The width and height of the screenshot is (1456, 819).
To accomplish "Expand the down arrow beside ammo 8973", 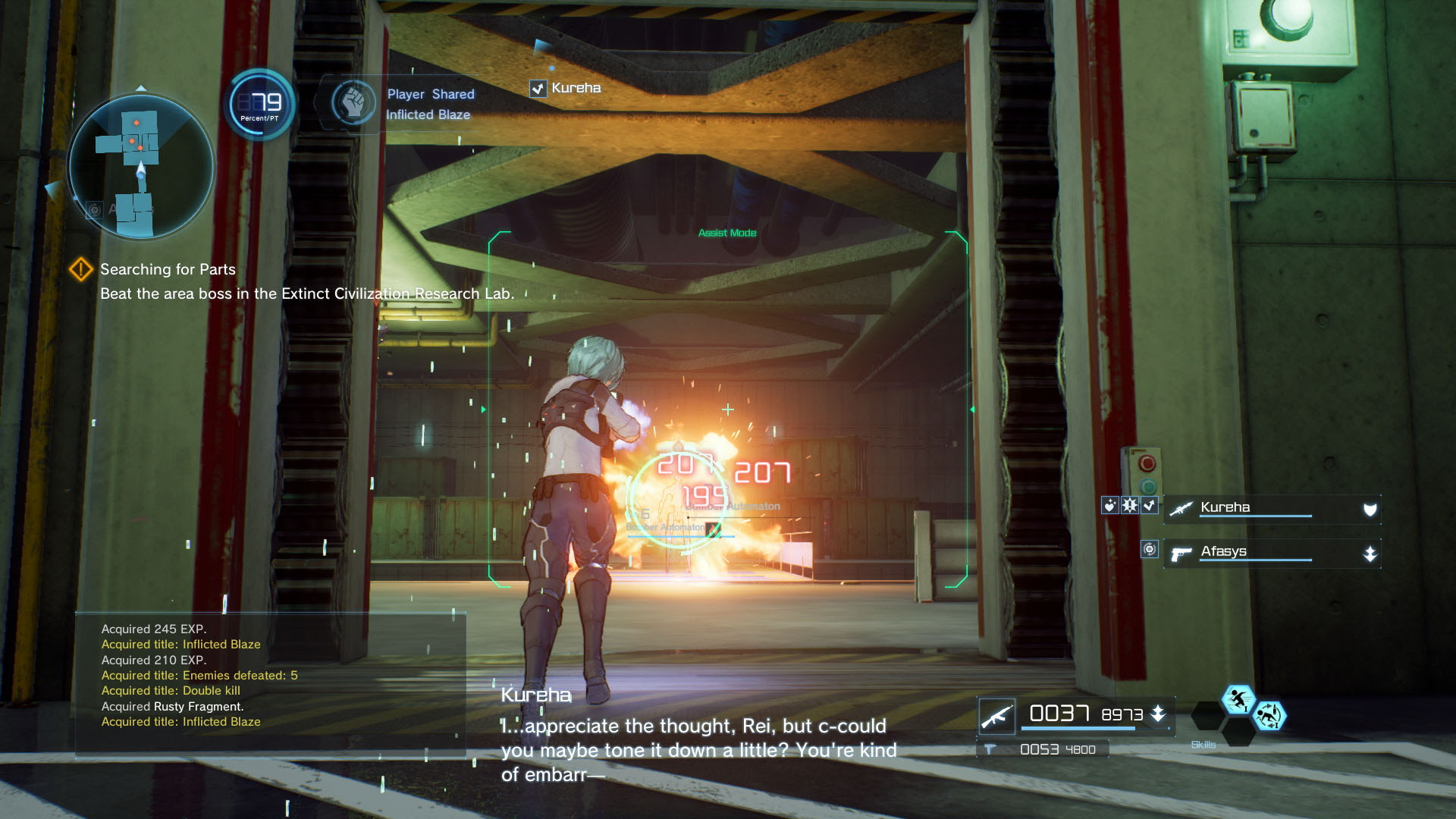I will point(1156,714).
